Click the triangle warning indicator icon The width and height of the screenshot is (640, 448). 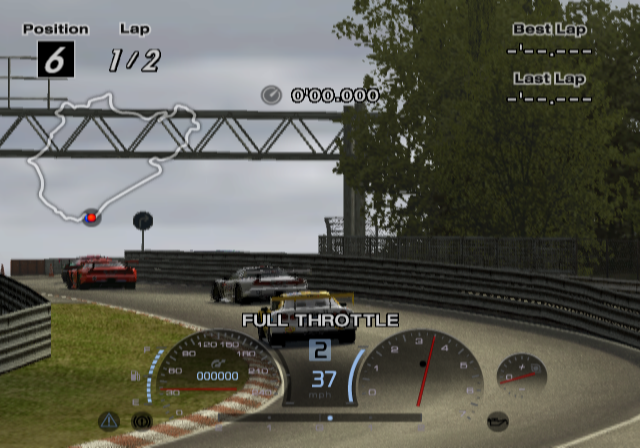click(109, 421)
